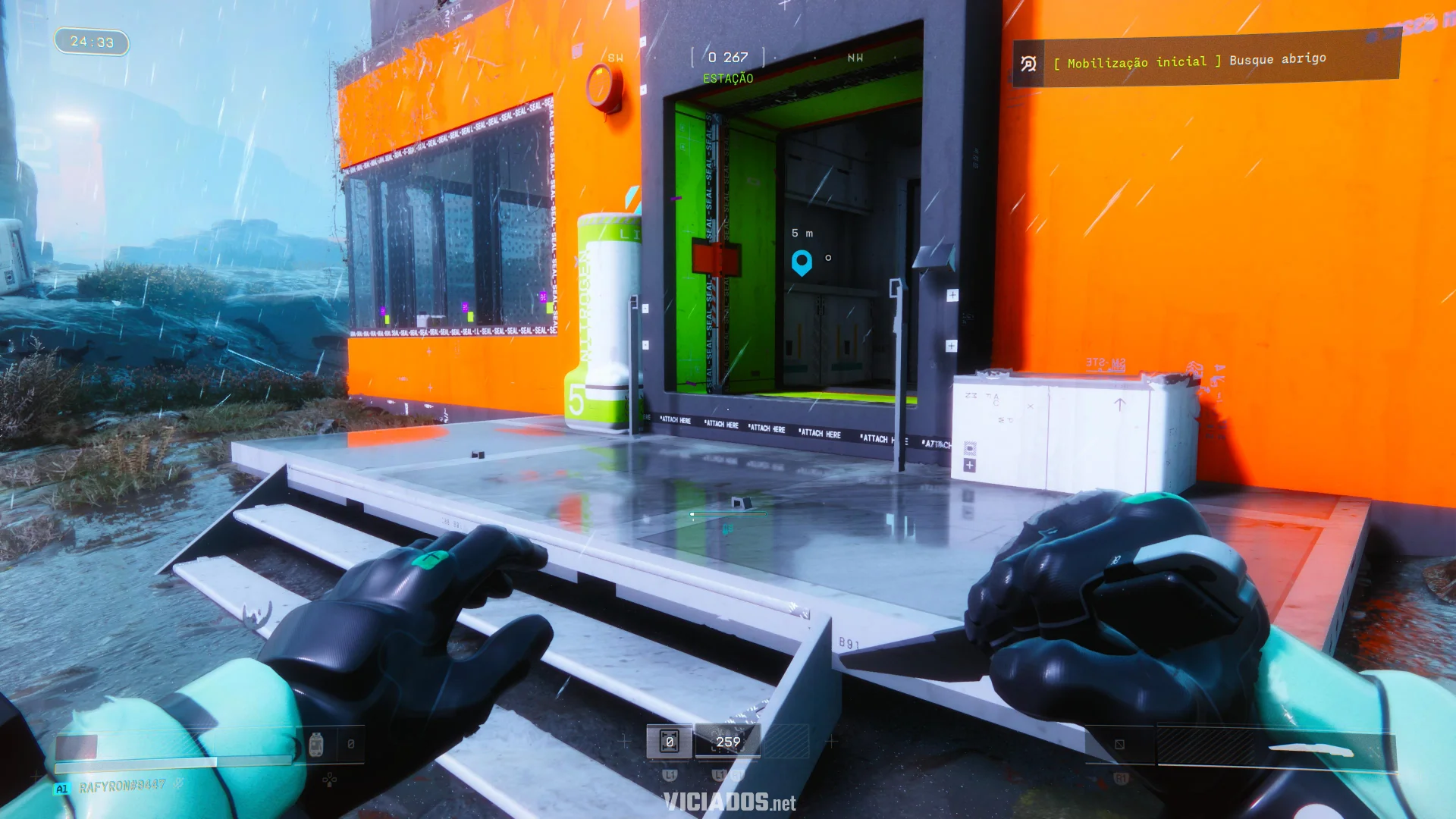Click the canteen item icon in the quick slot
The image size is (1456, 819).
pos(316,745)
